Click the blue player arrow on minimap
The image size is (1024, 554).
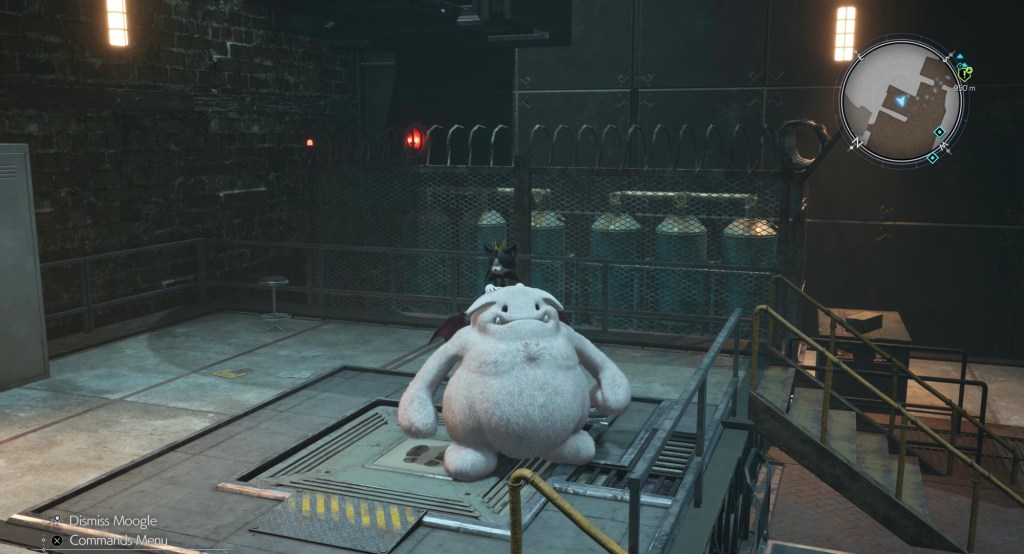click(x=901, y=101)
